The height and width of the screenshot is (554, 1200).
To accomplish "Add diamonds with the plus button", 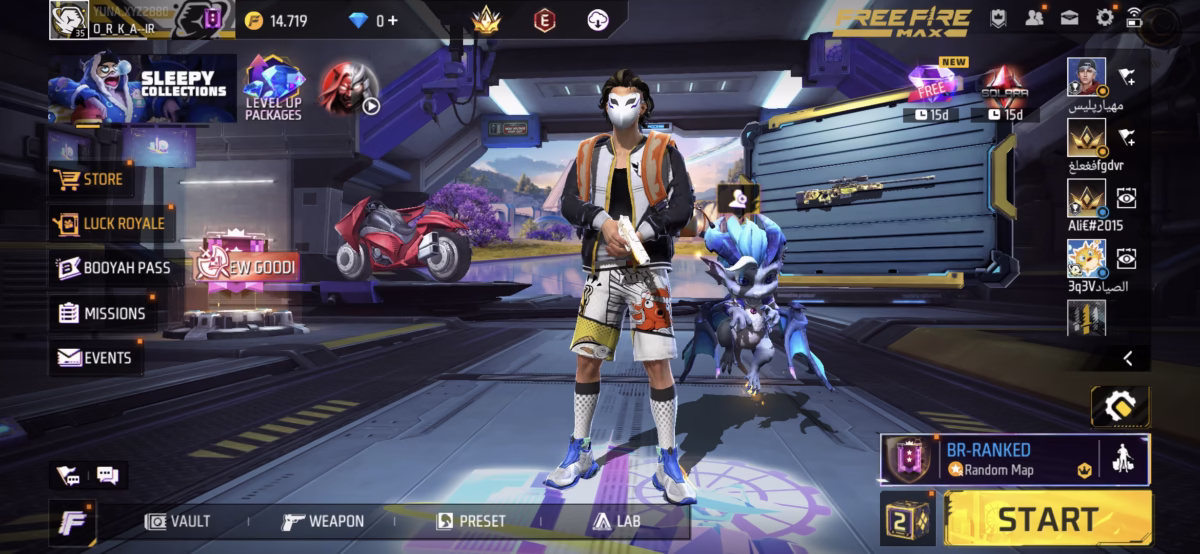I will (x=391, y=20).
